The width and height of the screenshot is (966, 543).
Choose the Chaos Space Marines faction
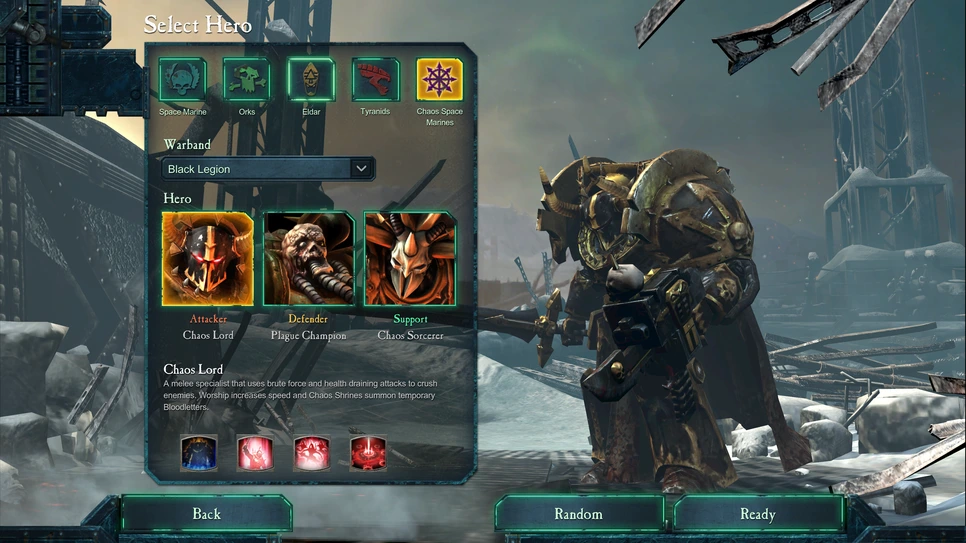point(440,80)
